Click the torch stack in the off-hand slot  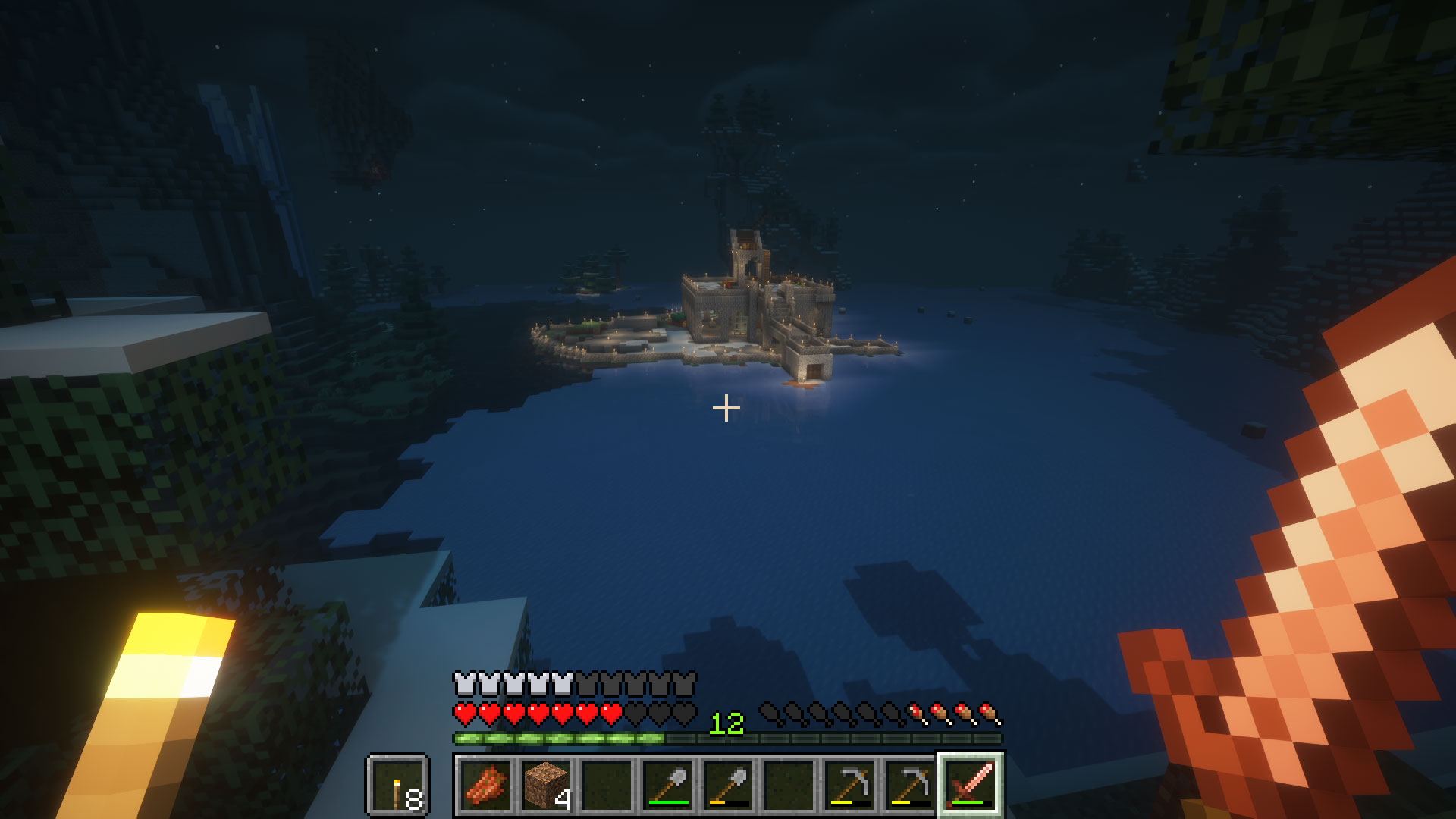tap(397, 785)
